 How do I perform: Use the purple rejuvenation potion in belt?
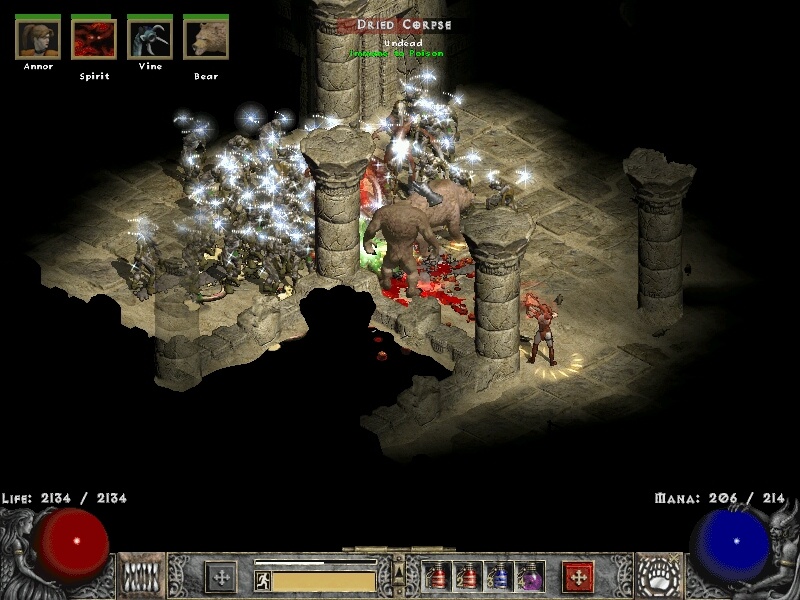pos(530,577)
